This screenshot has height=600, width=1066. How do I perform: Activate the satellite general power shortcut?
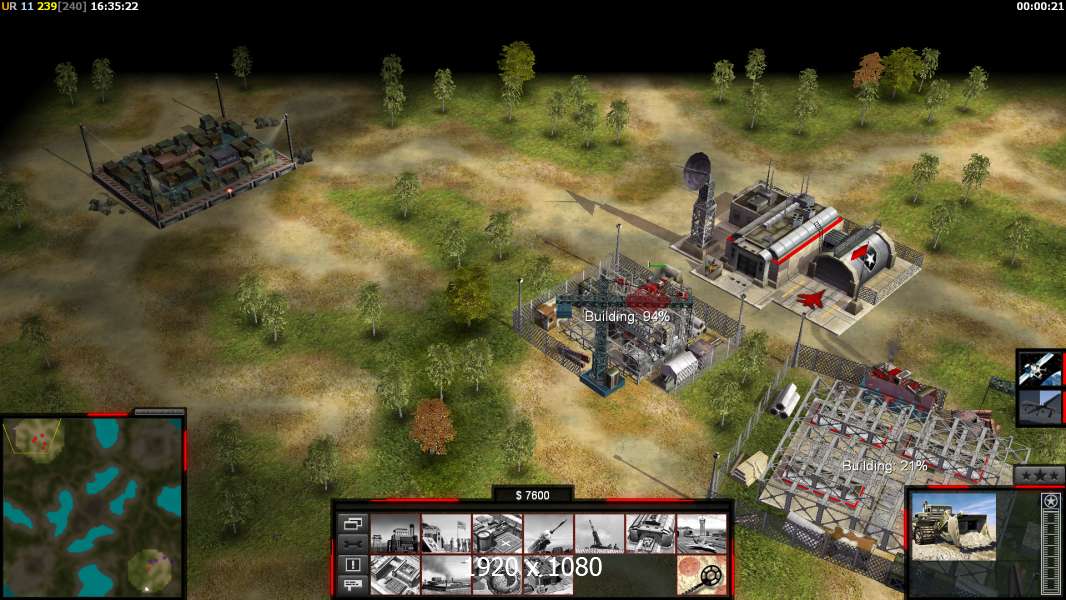pos(1040,369)
